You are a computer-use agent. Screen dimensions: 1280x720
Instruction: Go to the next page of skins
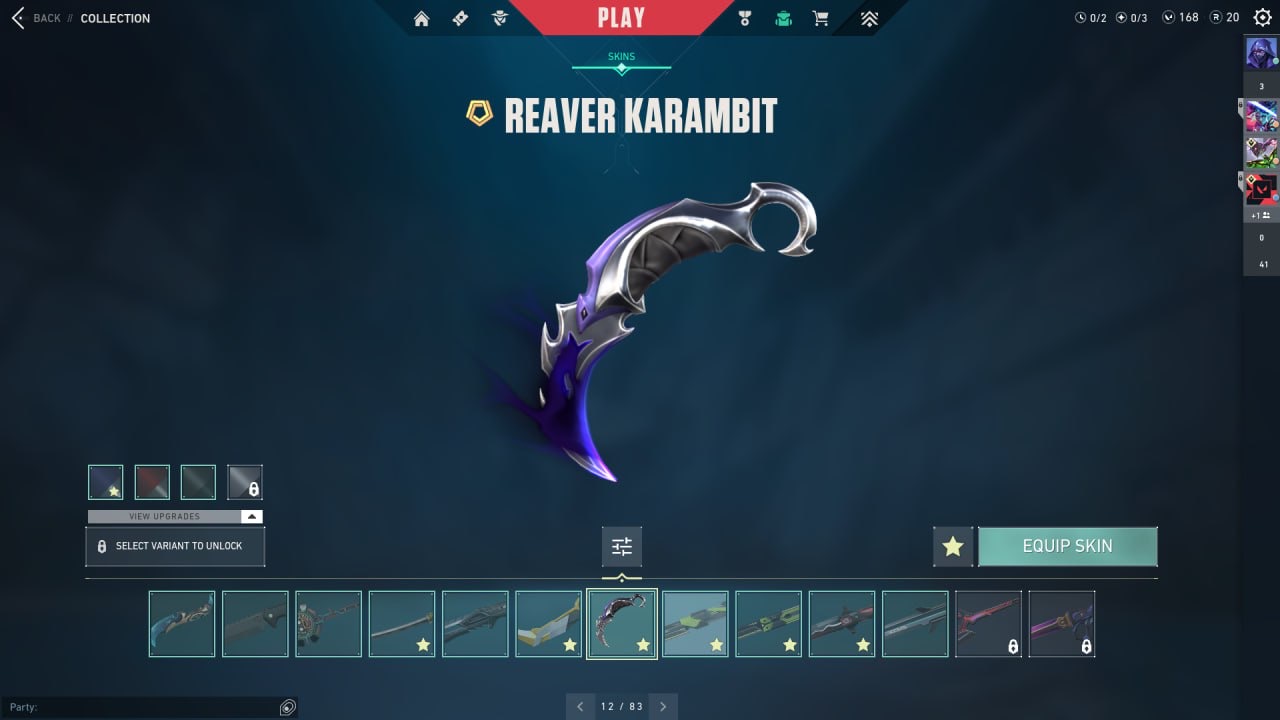point(663,706)
